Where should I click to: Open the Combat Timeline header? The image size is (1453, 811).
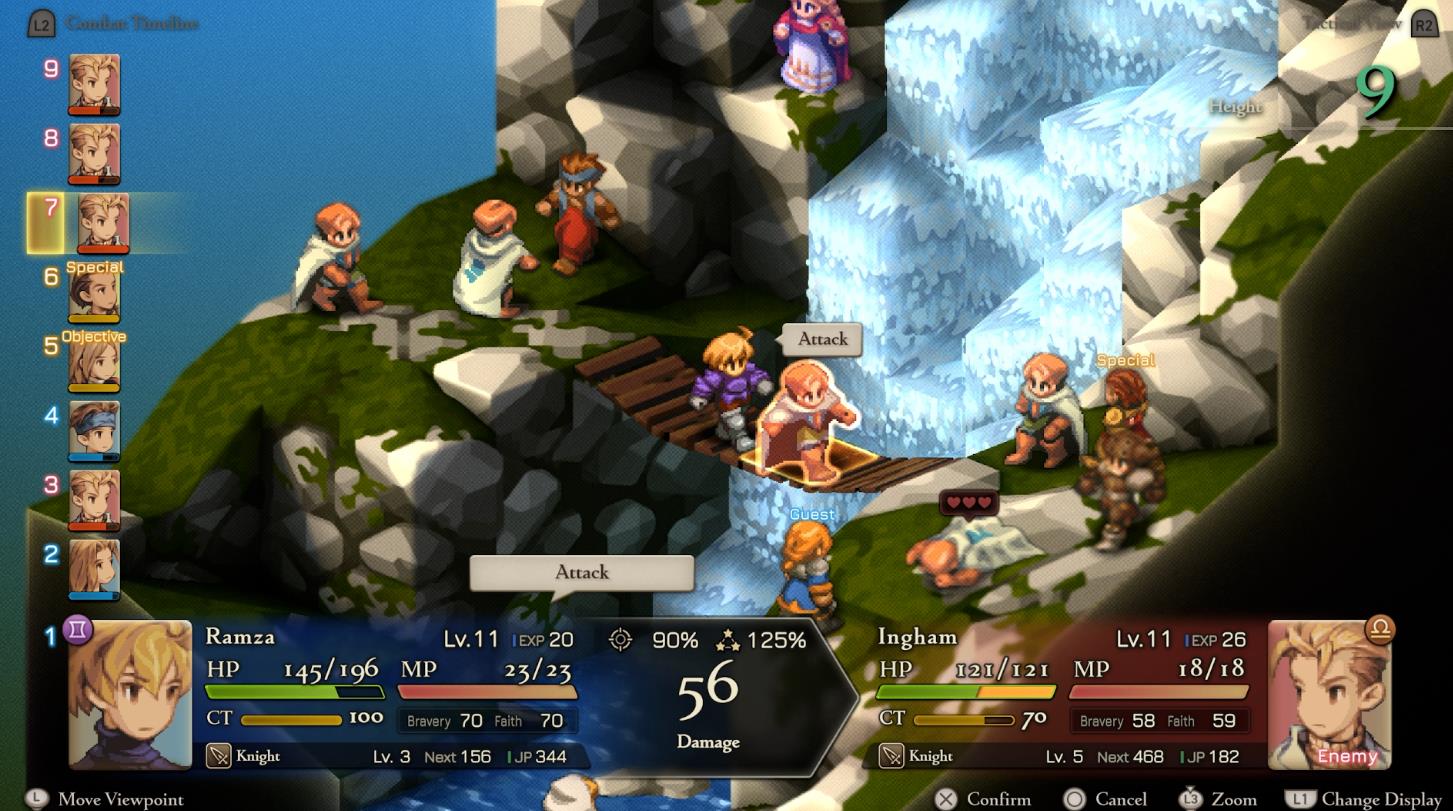point(130,23)
